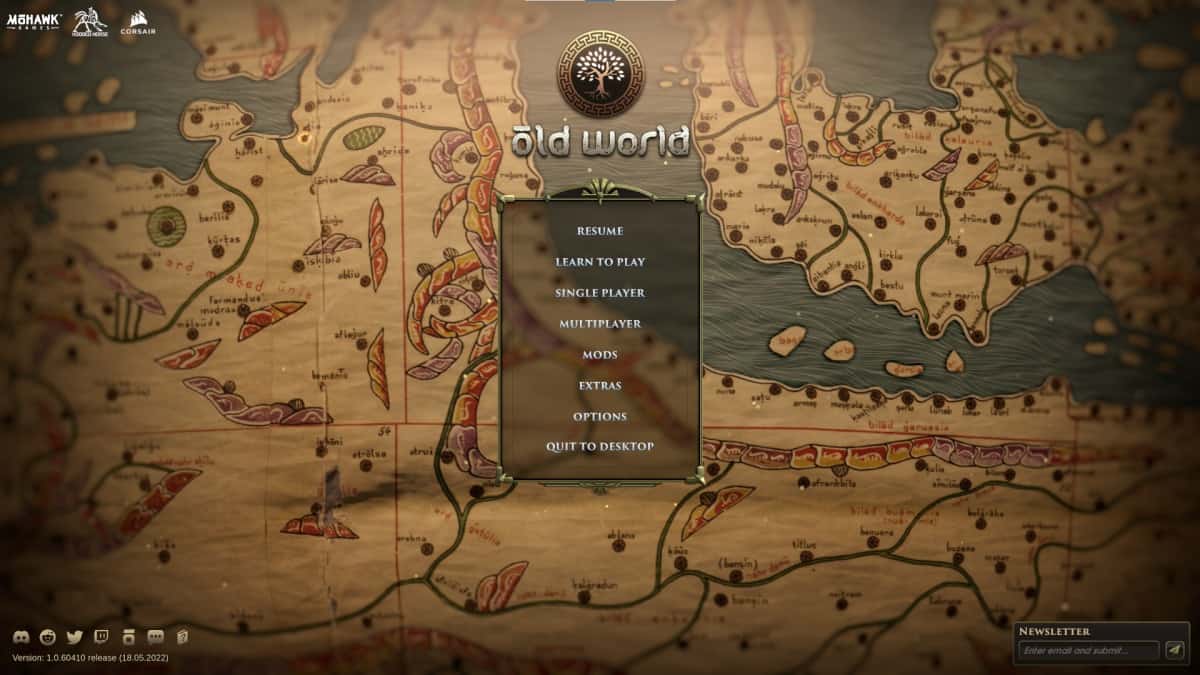The width and height of the screenshot is (1200, 675).
Task: Open the Learn to Play menu
Action: 600,262
